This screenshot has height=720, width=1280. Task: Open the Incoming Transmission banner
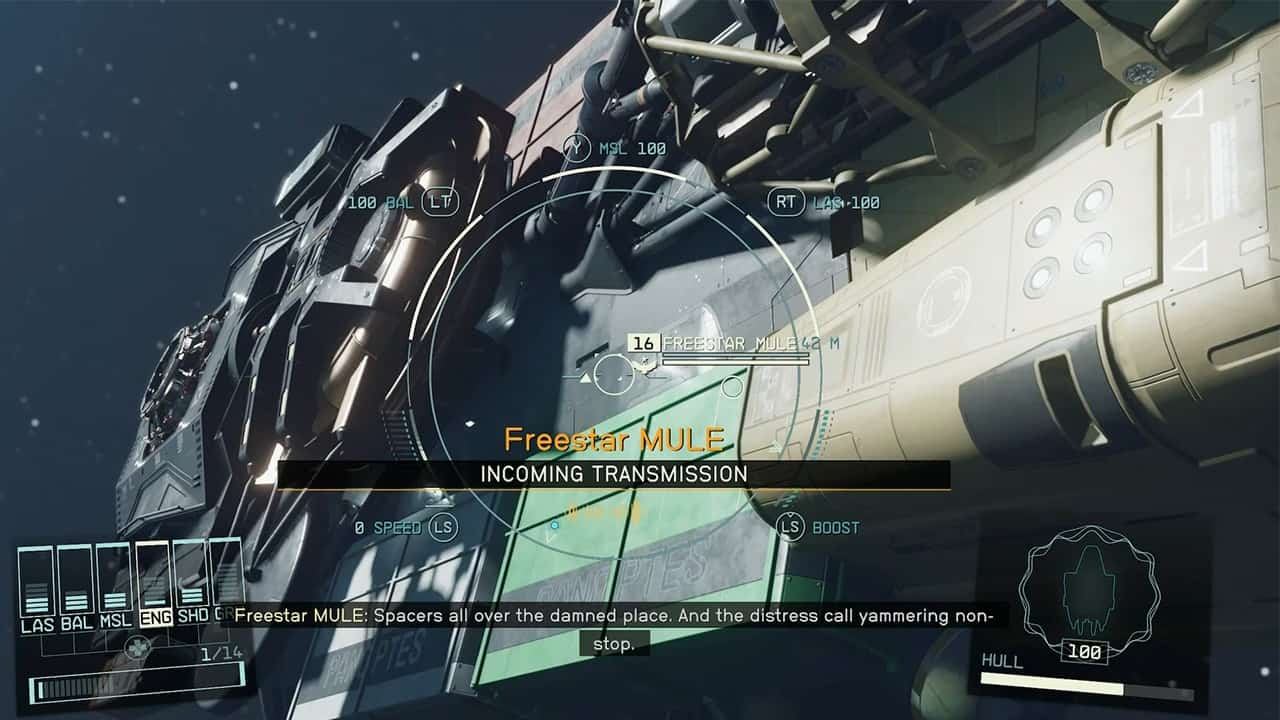coord(613,474)
